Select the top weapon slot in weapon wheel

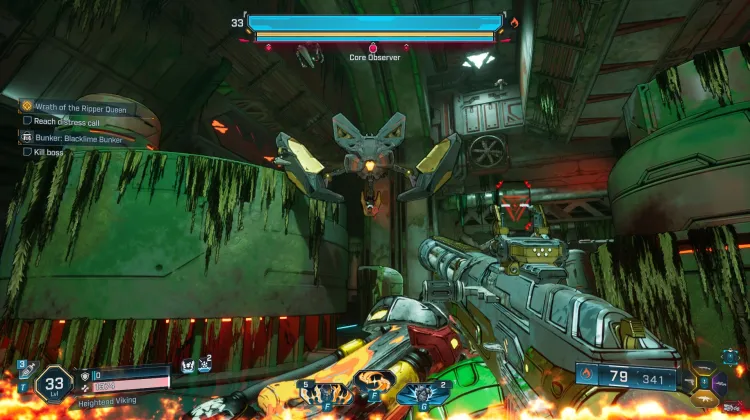(x=706, y=368)
